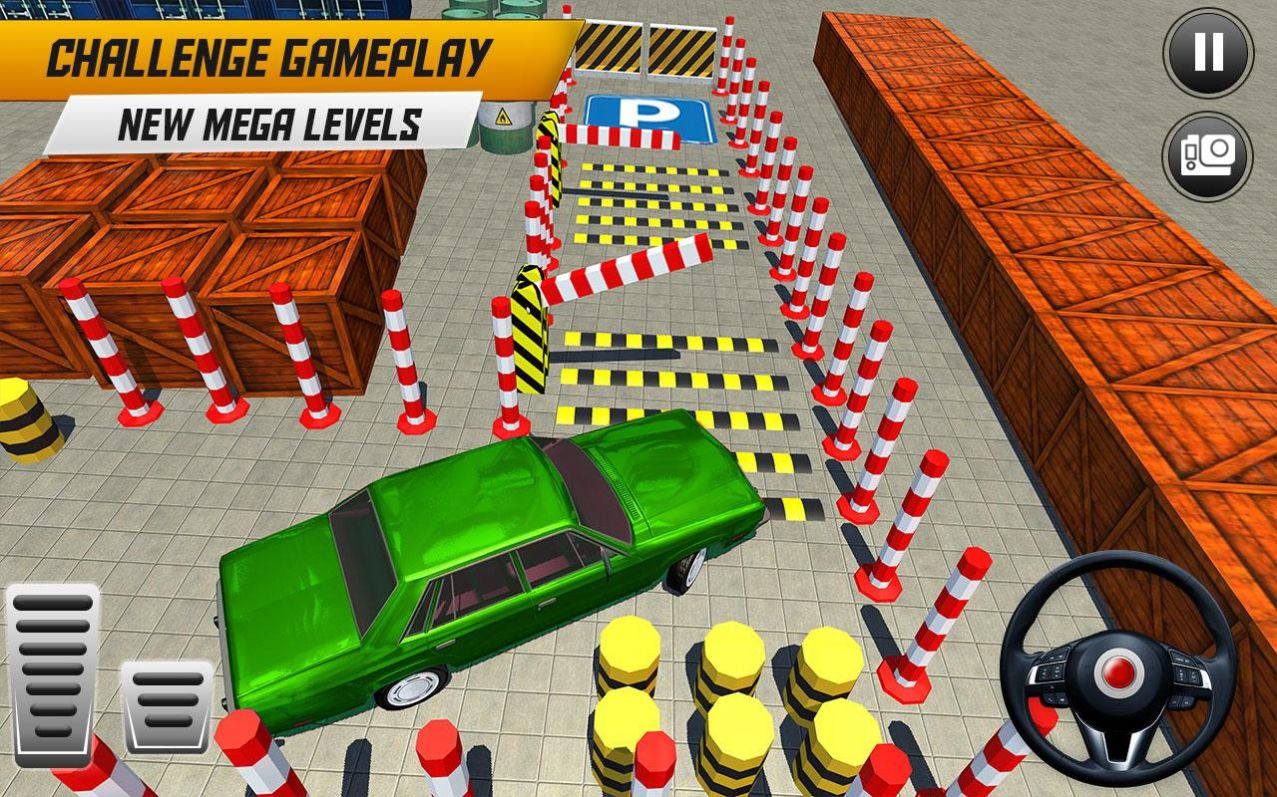Click the steering wheel control
Screen dimensions: 1277x797
1118,671
